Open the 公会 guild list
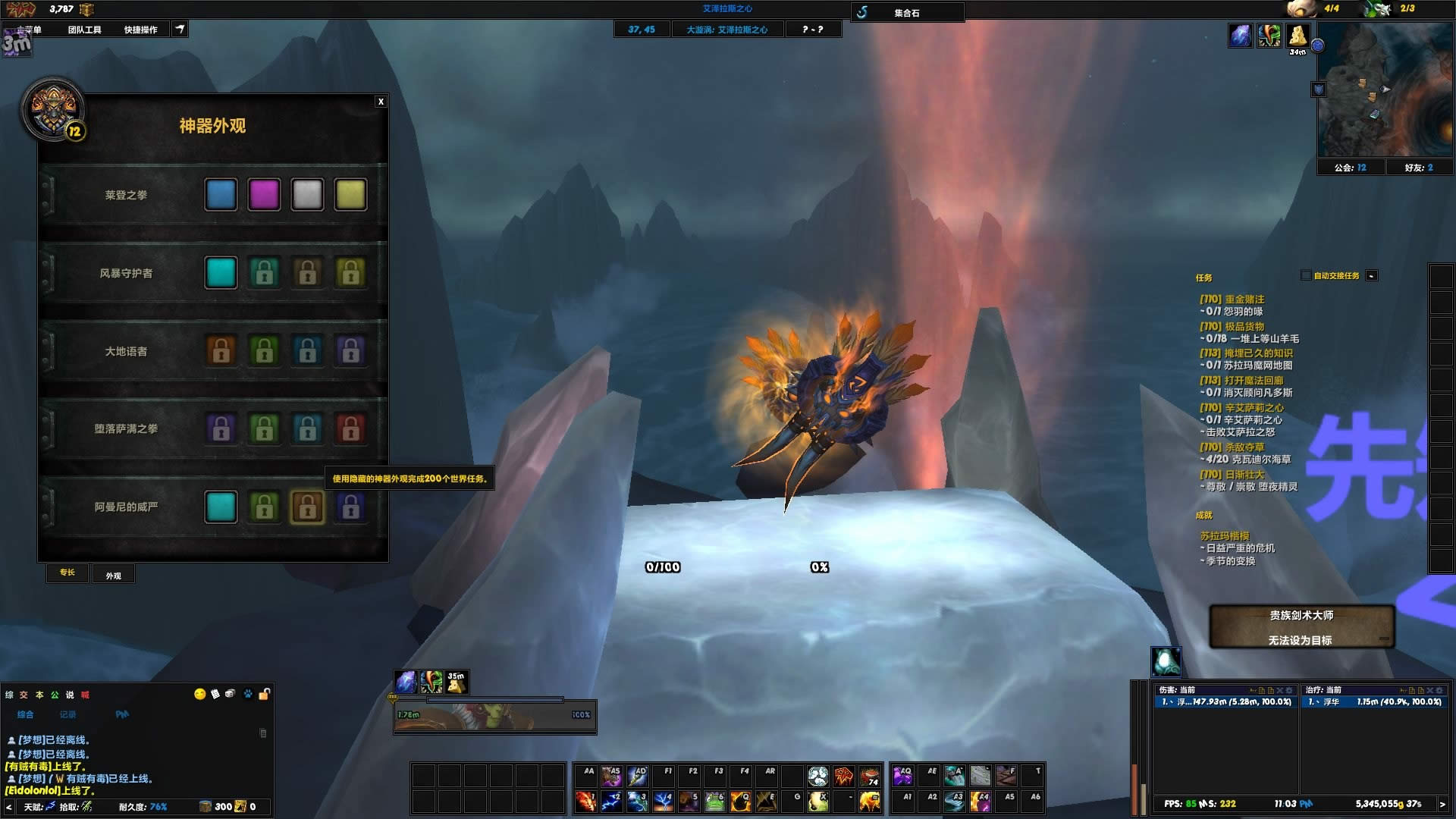Viewport: 1456px width, 819px height. [x=1350, y=168]
